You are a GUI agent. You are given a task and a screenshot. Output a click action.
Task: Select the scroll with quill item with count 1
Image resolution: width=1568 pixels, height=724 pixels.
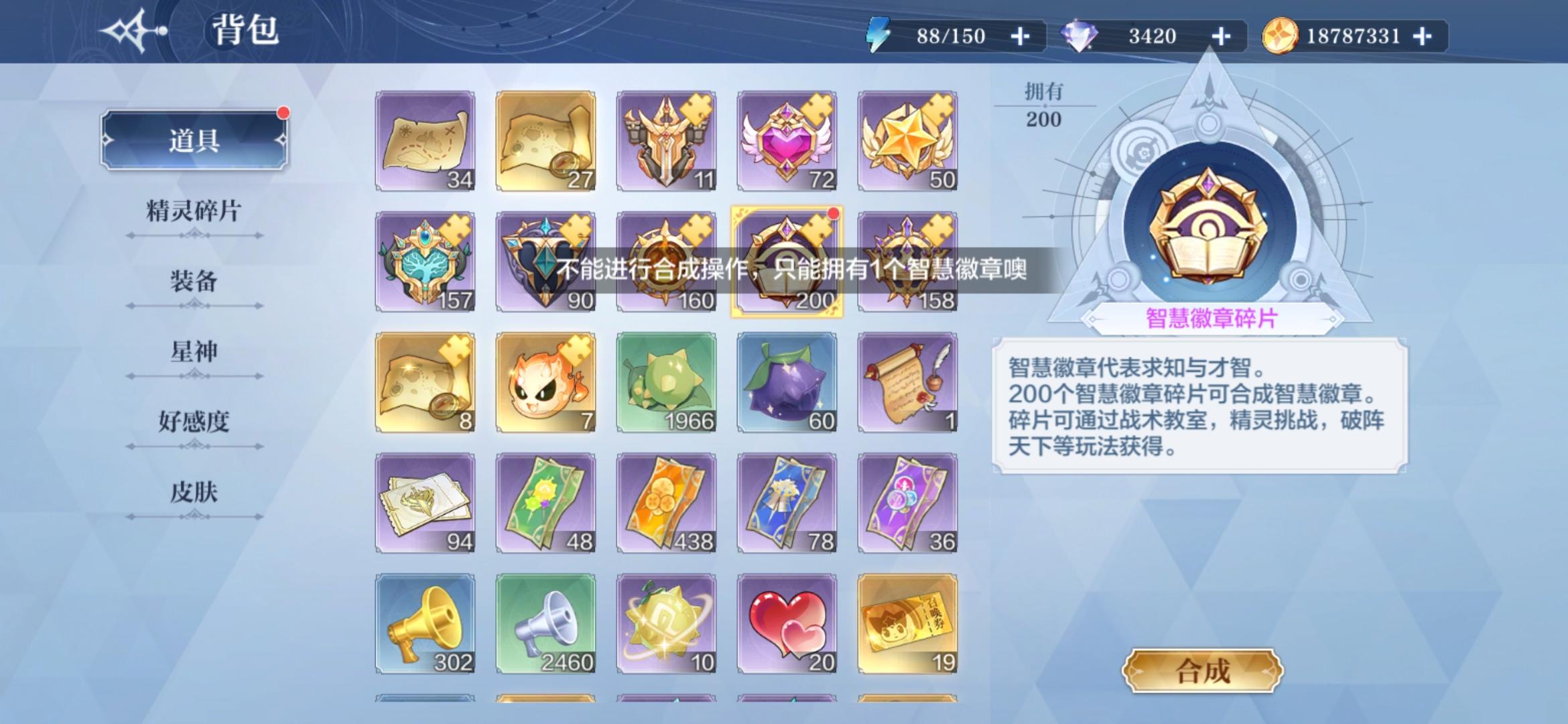908,379
